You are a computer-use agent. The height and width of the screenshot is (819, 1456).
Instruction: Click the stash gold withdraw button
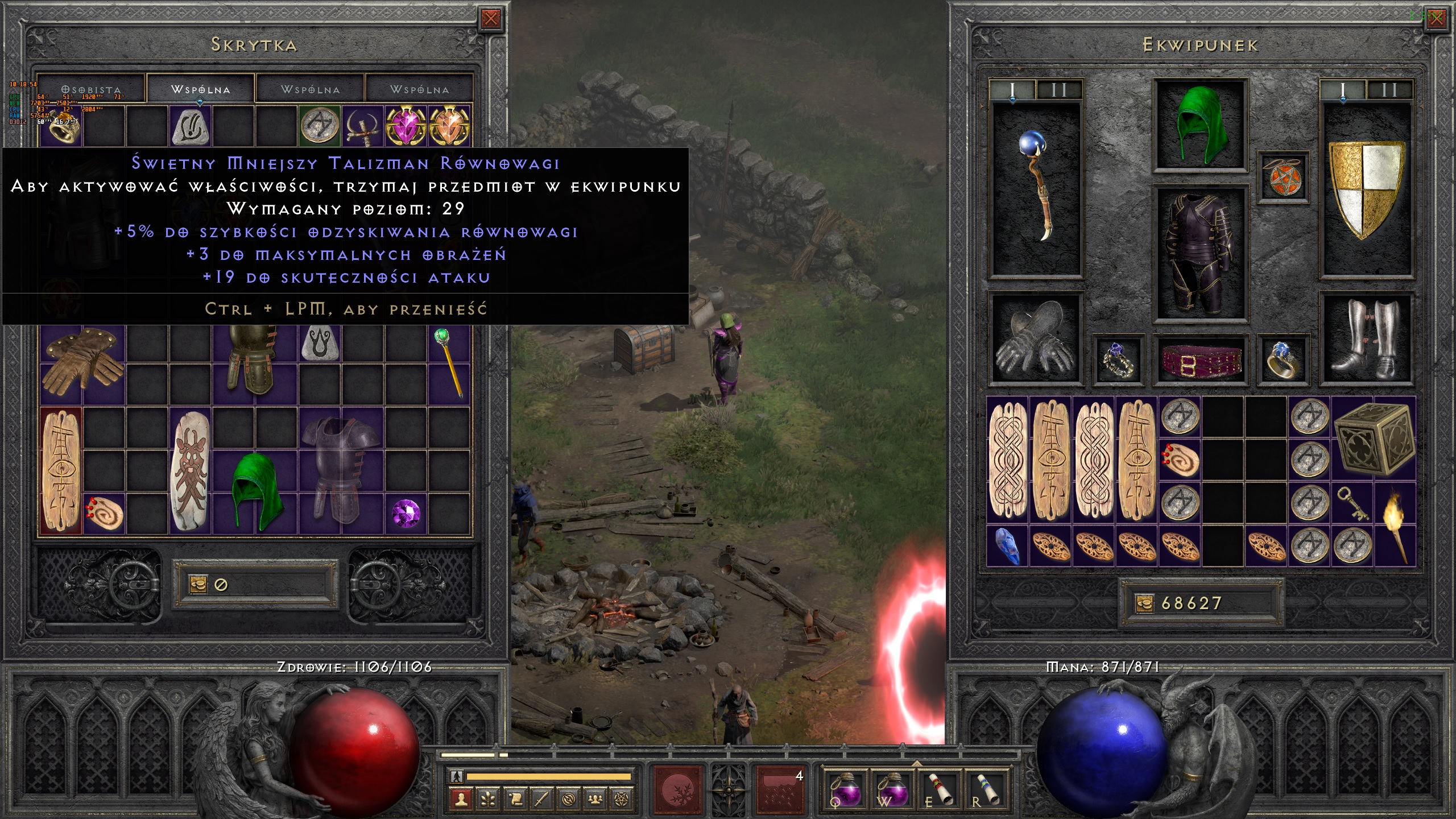[x=198, y=585]
